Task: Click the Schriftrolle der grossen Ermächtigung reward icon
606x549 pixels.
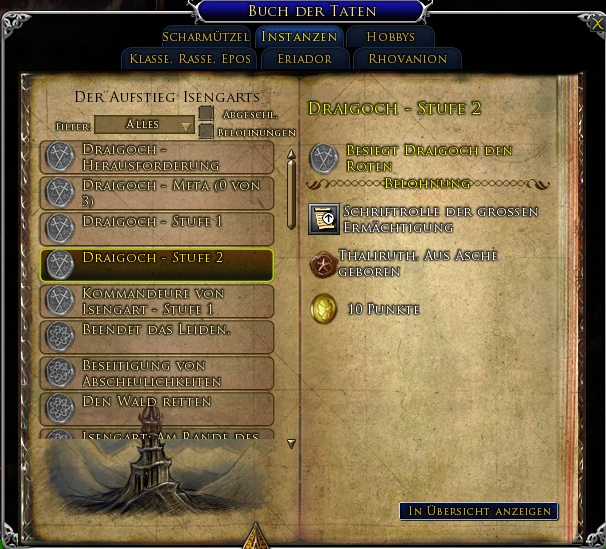Action: [x=322, y=216]
